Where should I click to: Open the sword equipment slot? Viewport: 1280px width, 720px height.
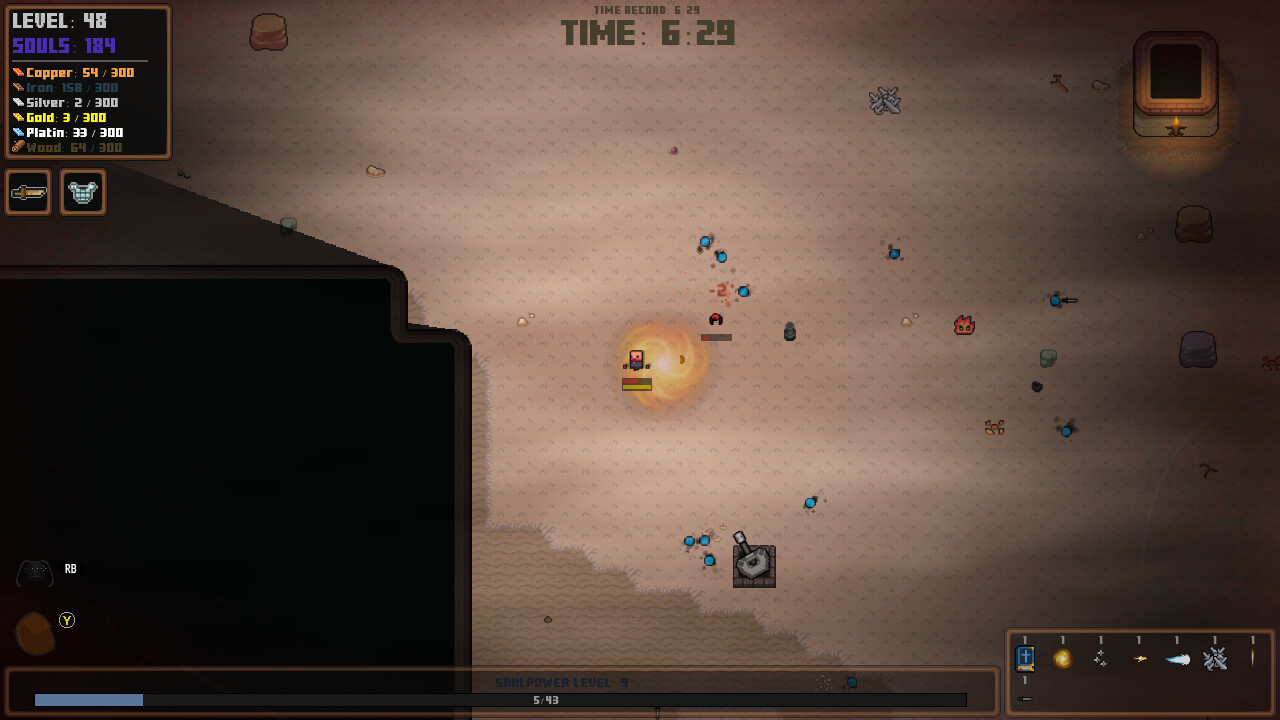click(x=28, y=192)
